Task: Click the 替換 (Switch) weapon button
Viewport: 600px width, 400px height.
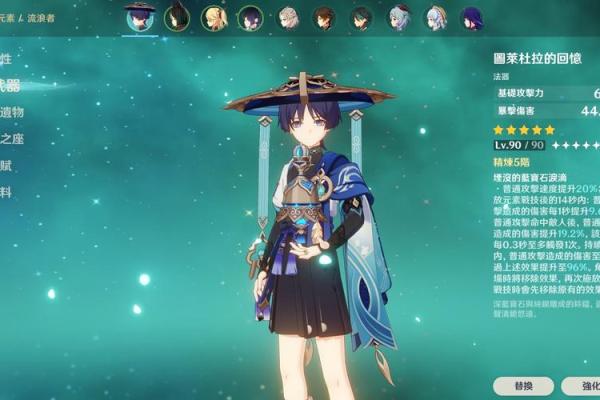Action: [x=523, y=385]
